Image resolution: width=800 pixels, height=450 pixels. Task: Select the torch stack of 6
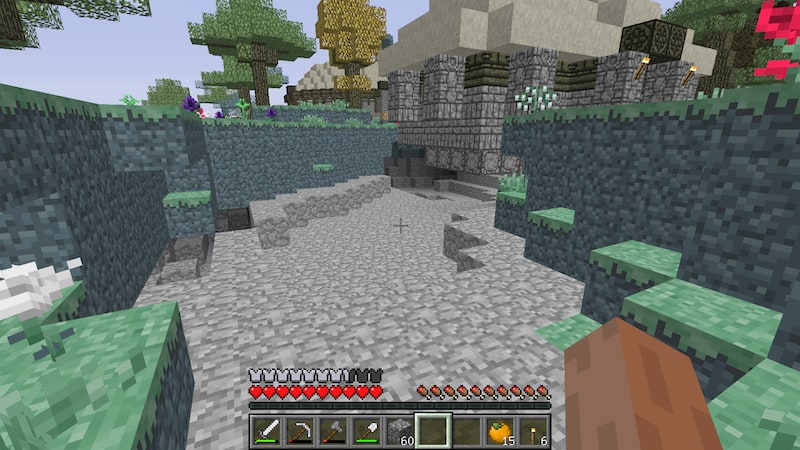[x=533, y=431]
